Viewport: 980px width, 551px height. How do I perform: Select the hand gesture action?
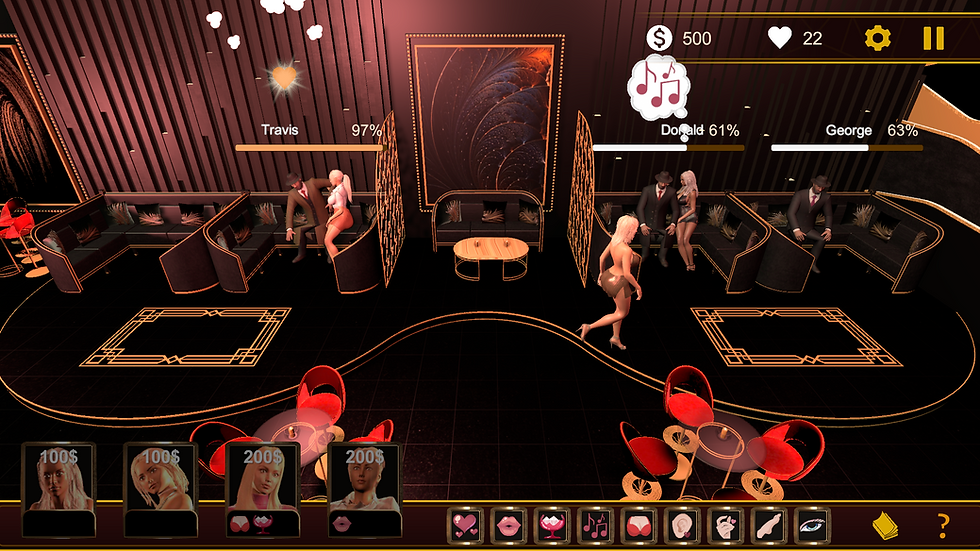[x=725, y=524]
